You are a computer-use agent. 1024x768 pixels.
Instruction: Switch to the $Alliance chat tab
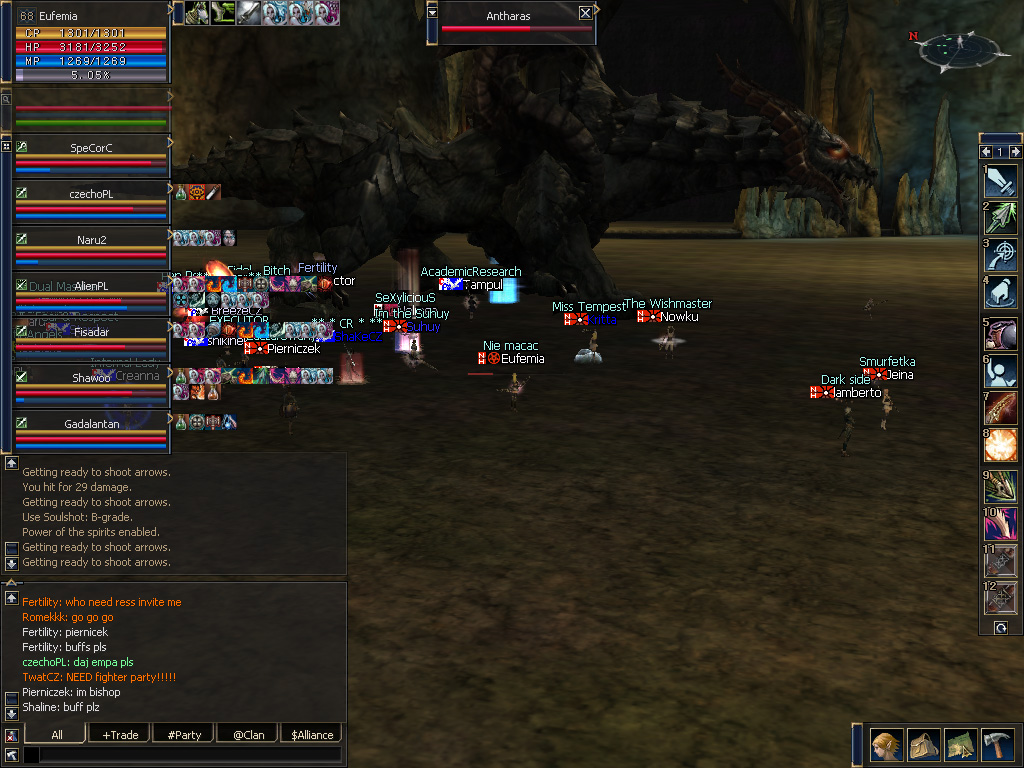click(311, 734)
